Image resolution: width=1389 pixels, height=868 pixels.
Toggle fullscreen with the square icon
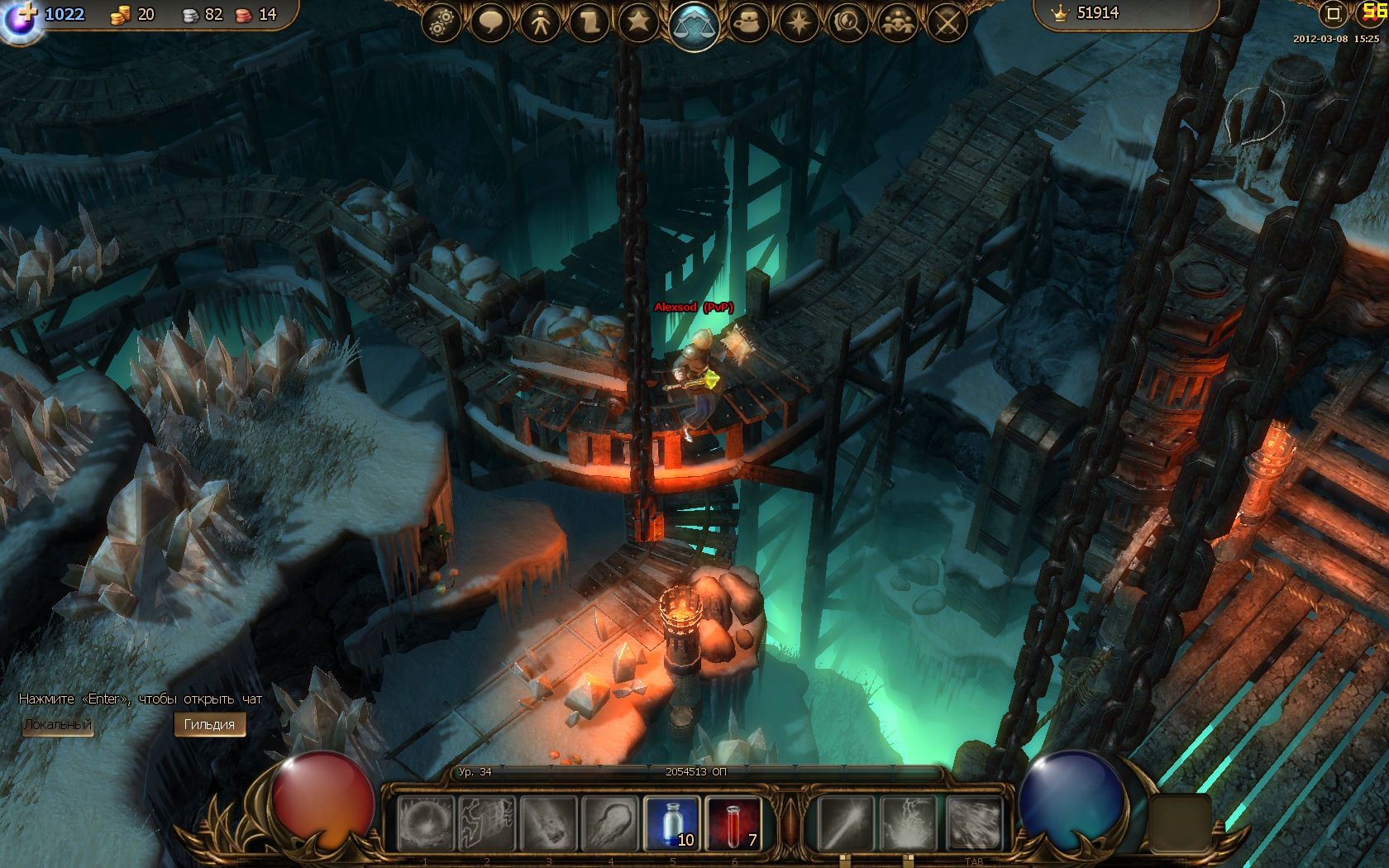[x=1333, y=14]
